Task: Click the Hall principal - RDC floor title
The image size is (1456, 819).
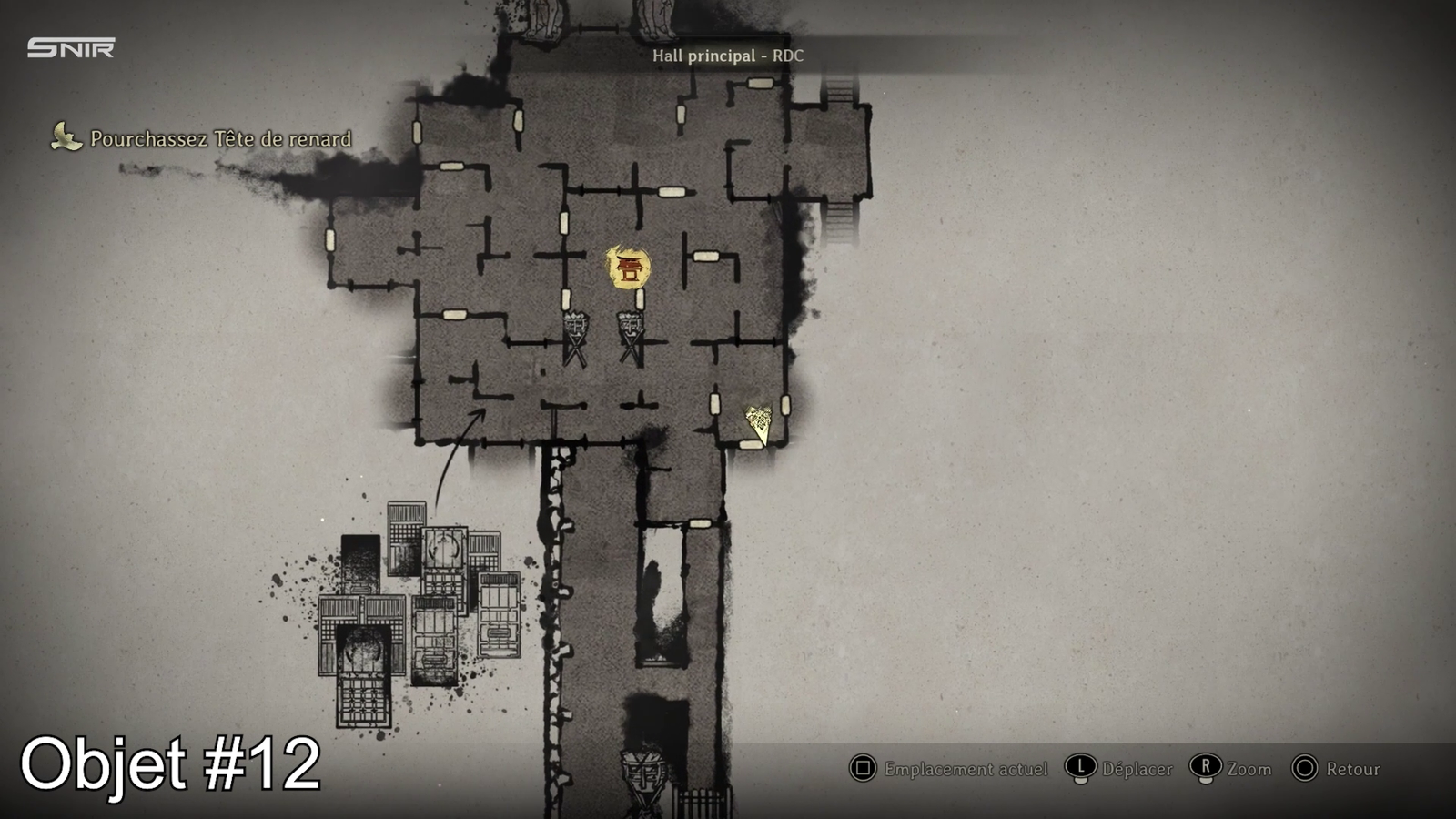Action: click(727, 56)
